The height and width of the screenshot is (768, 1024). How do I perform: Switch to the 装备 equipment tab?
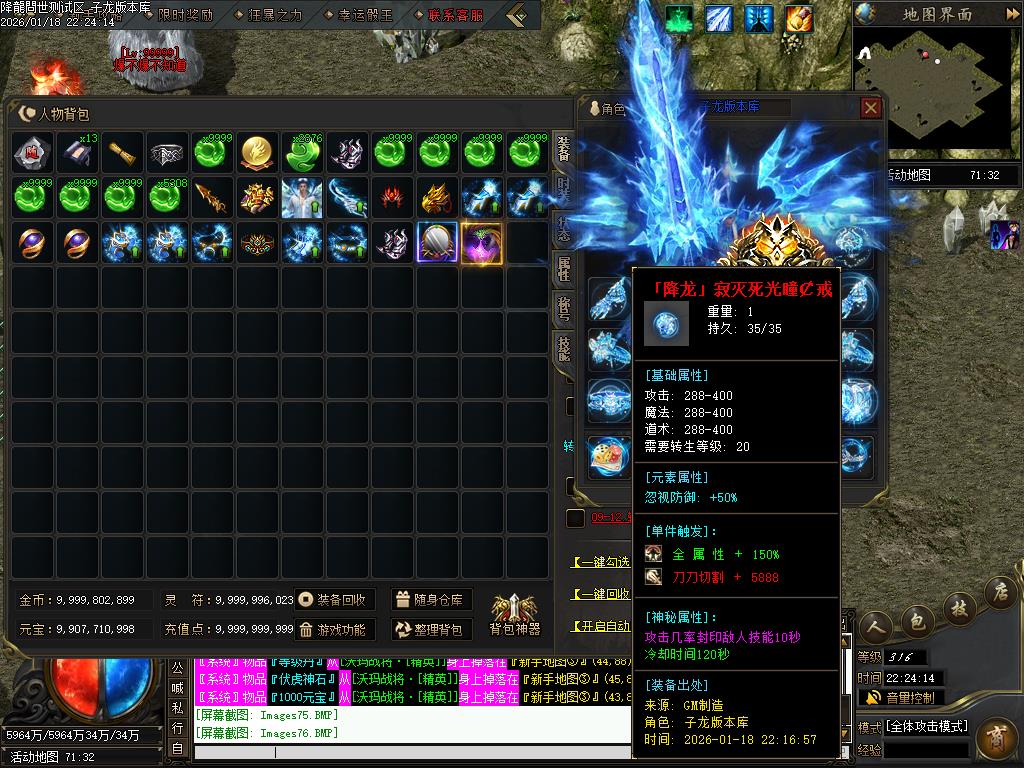point(563,152)
